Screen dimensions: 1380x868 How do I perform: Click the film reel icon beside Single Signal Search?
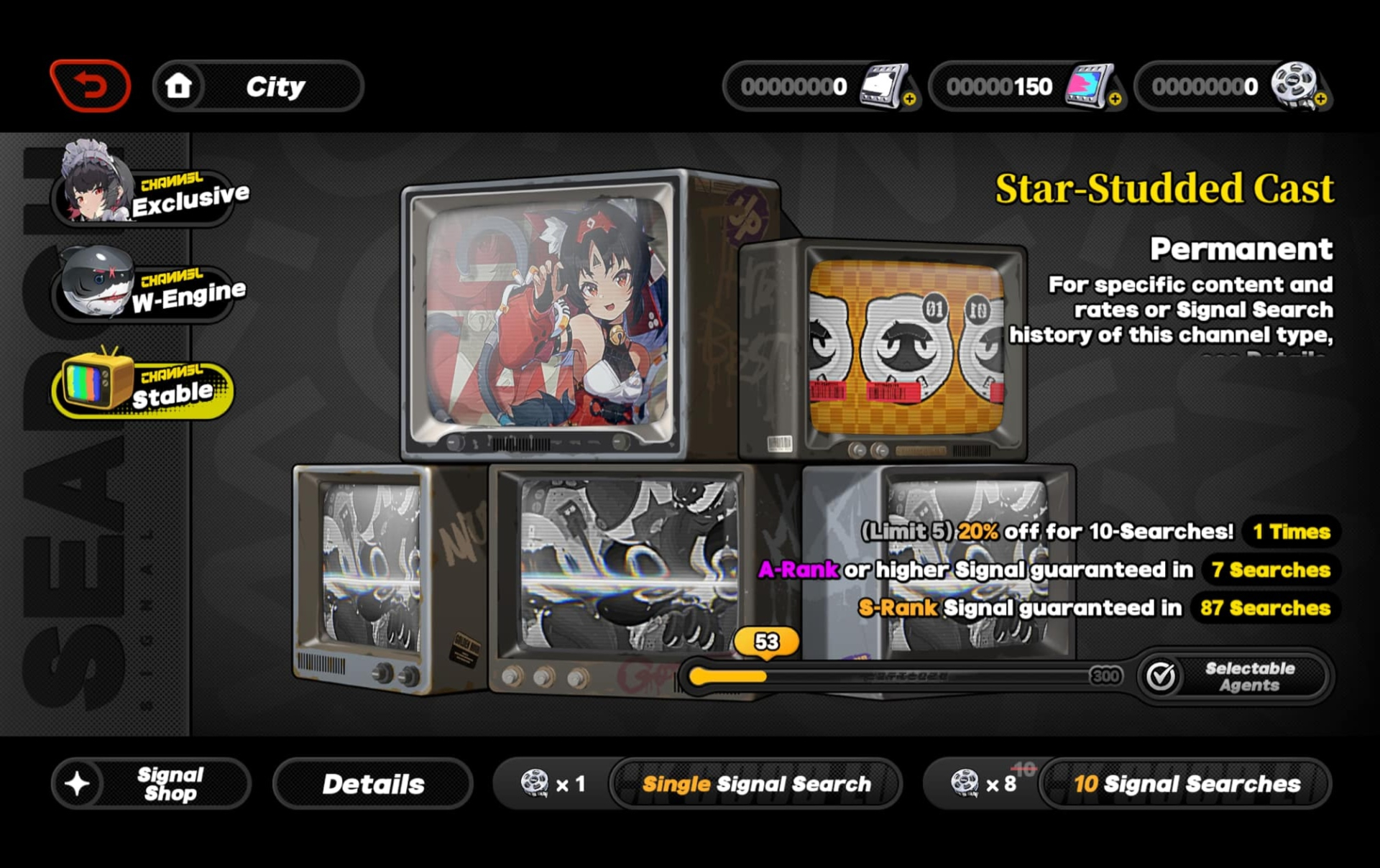coord(535,782)
